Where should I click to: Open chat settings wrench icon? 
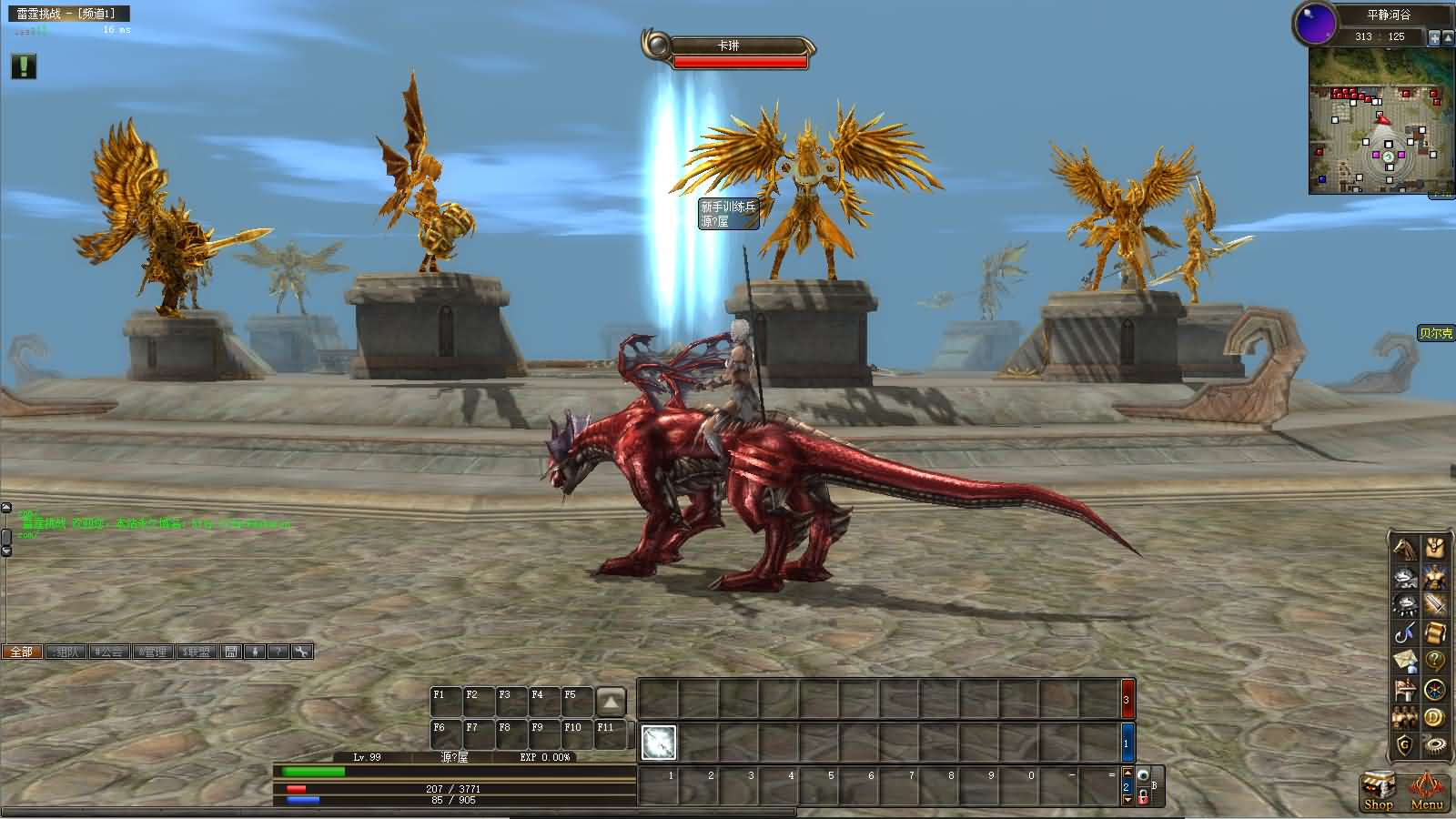302,652
